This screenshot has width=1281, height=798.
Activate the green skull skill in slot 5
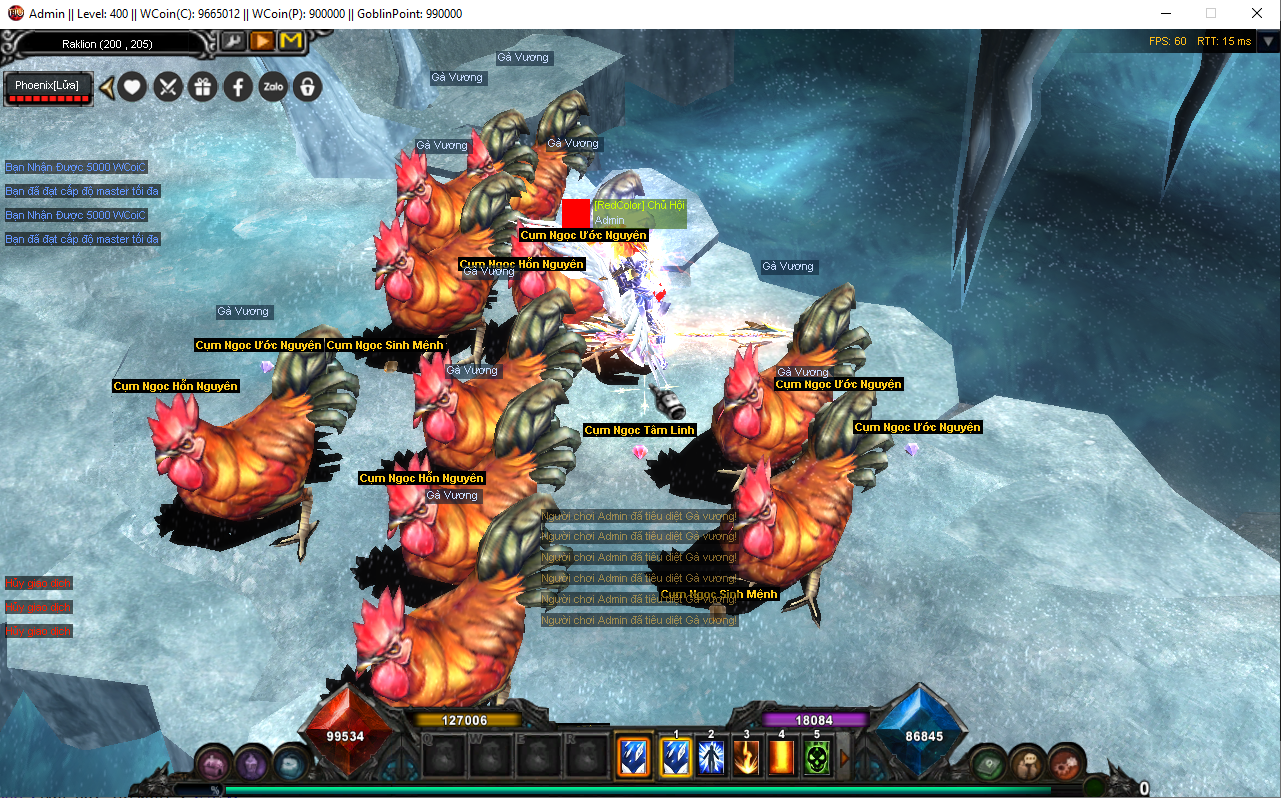coord(817,758)
